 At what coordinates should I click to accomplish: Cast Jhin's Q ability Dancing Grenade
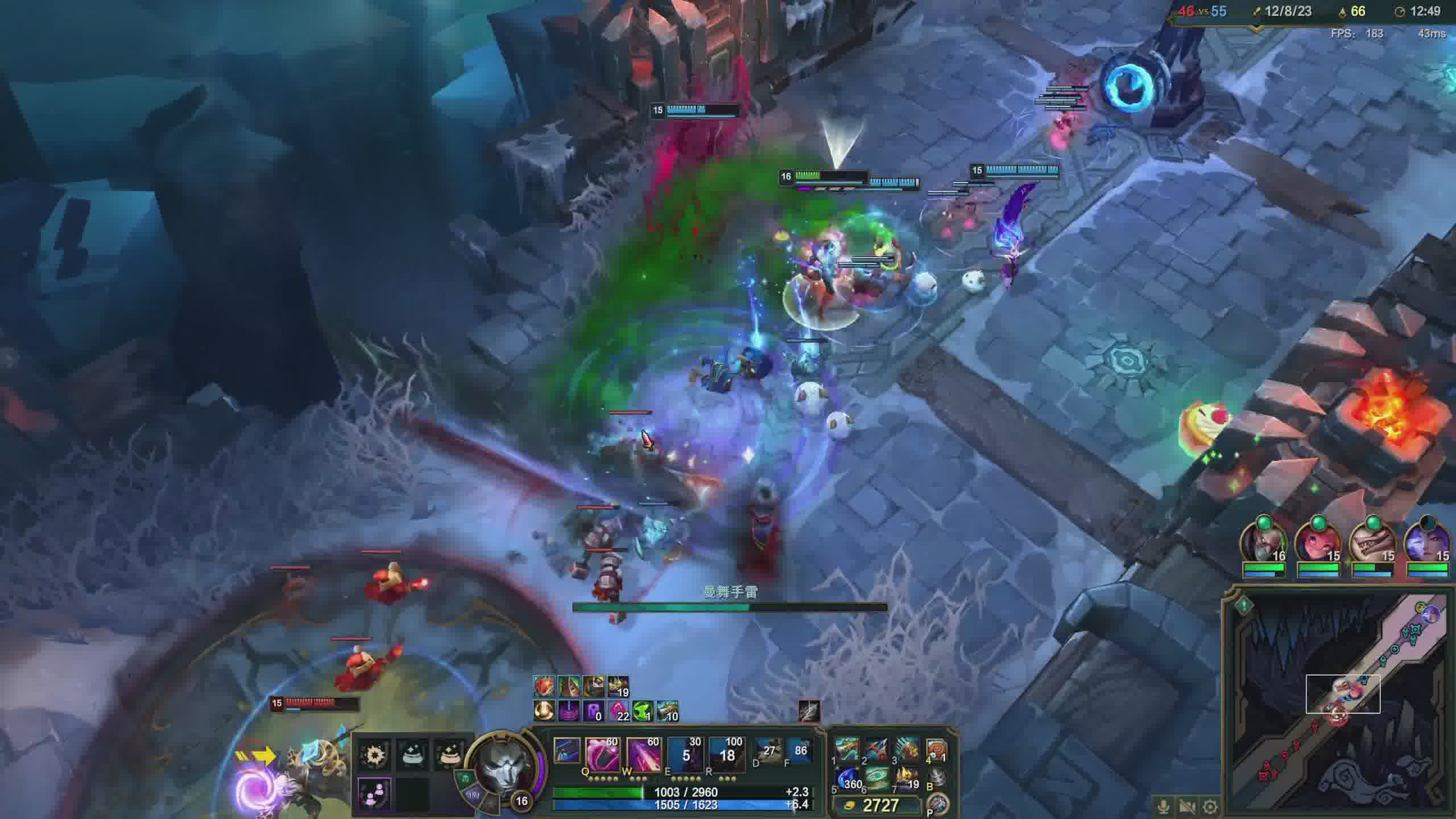pyautogui.click(x=602, y=754)
